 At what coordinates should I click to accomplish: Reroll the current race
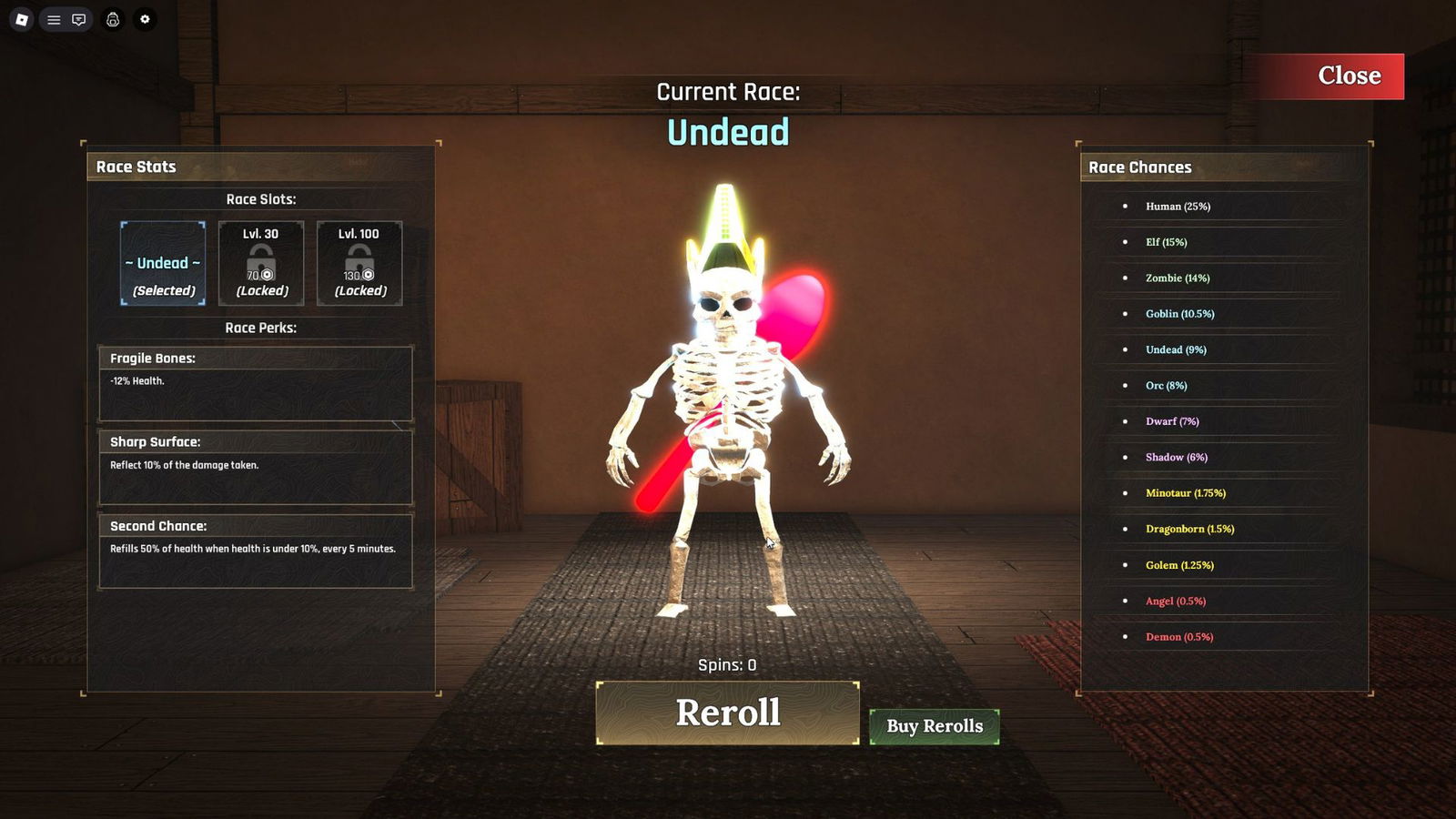pos(727,713)
